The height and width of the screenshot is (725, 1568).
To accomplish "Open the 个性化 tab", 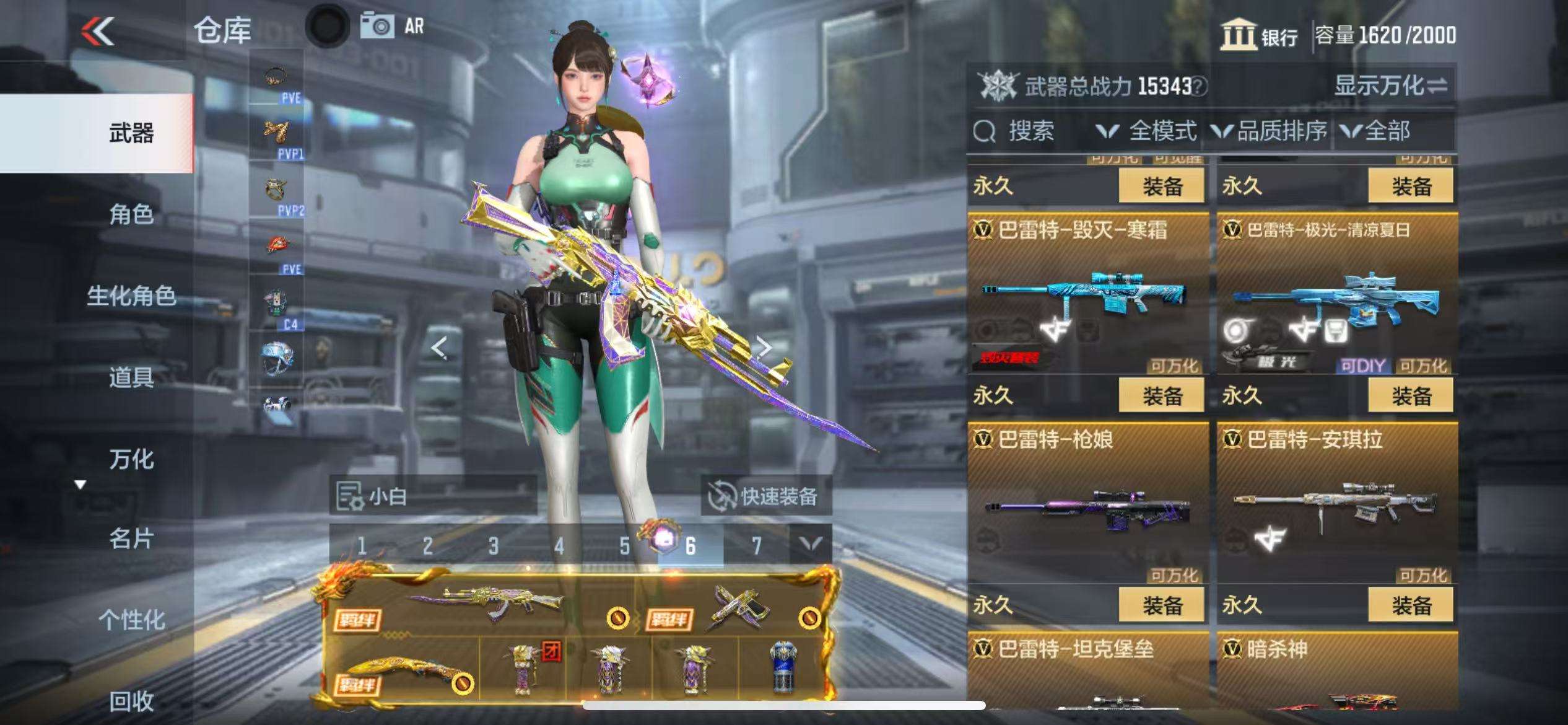I will 131,620.
